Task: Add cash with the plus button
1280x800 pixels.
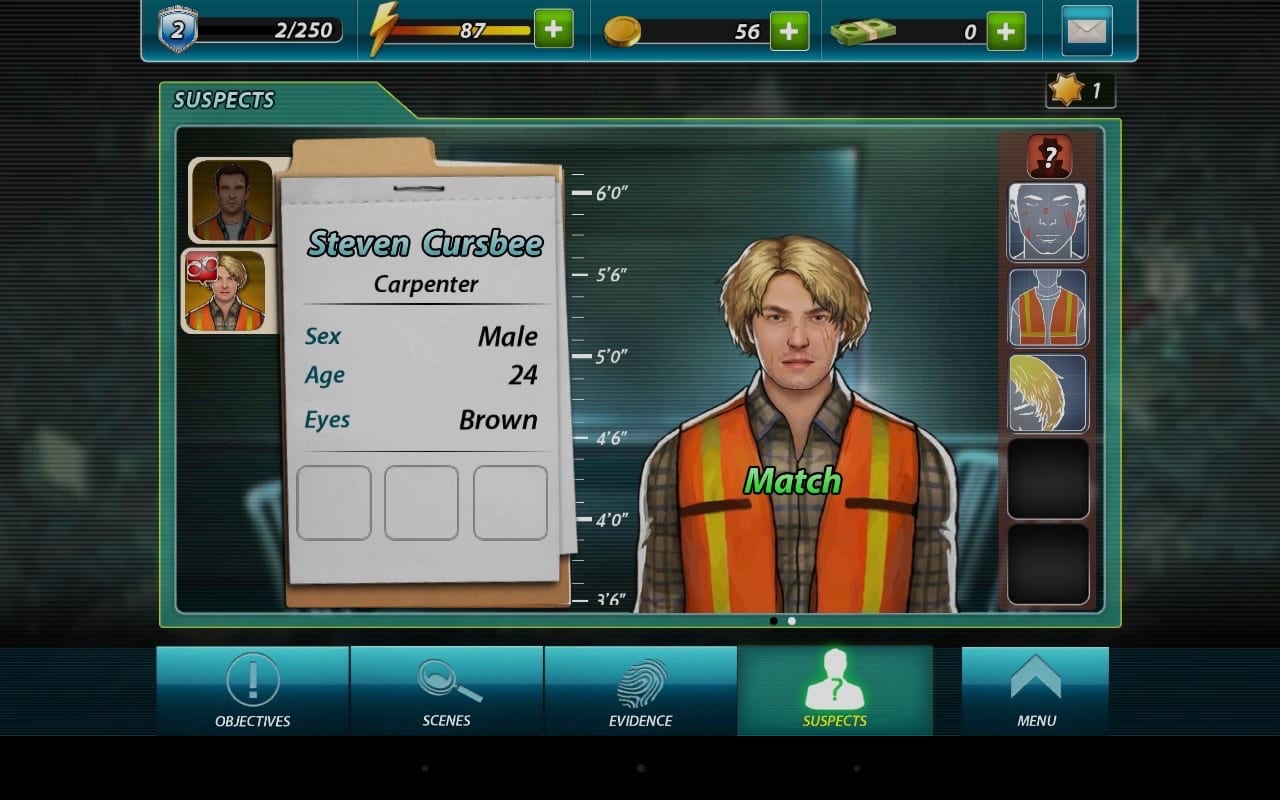Action: pyautogui.click(x=1006, y=31)
